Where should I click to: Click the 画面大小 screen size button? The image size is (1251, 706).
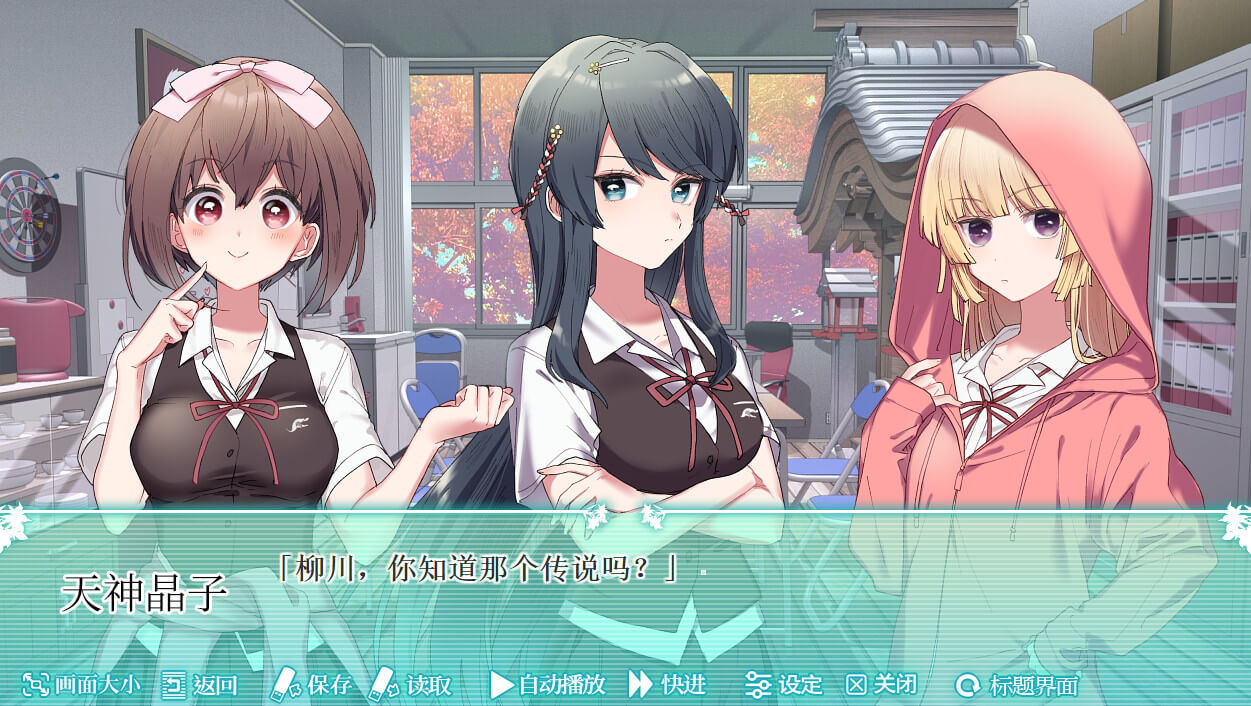coord(82,685)
